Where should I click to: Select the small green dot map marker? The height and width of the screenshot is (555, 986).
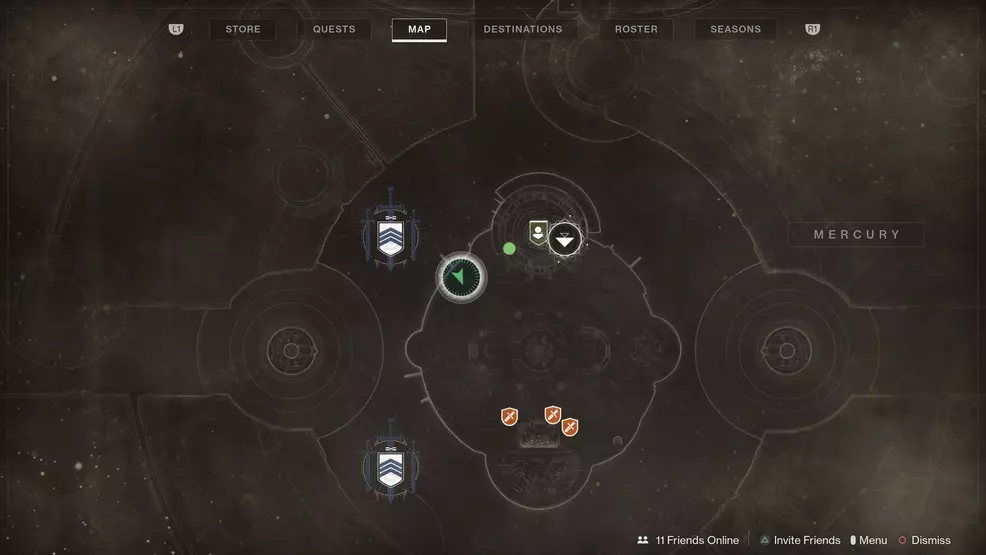(510, 248)
